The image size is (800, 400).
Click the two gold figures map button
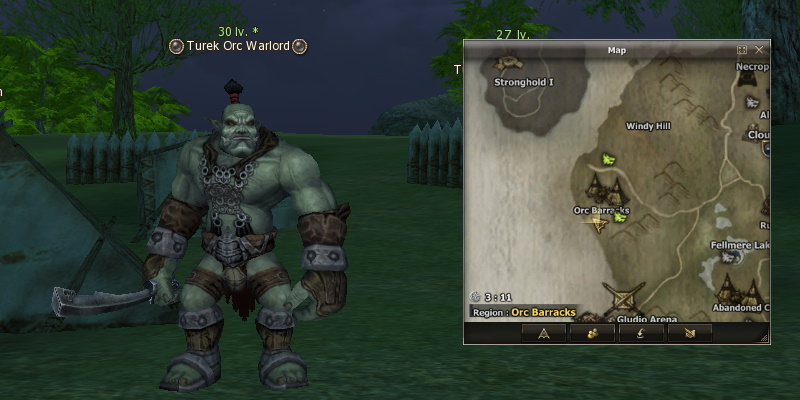[x=592, y=333]
